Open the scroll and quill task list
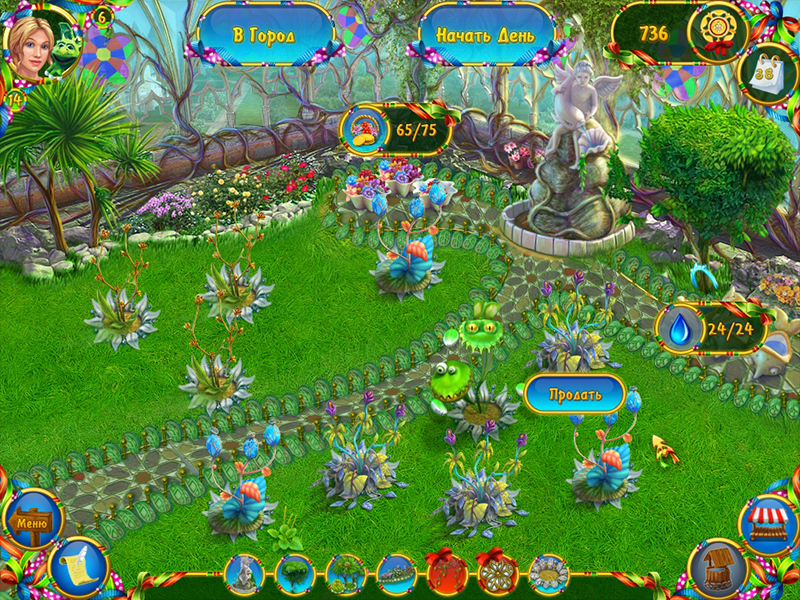 point(76,568)
